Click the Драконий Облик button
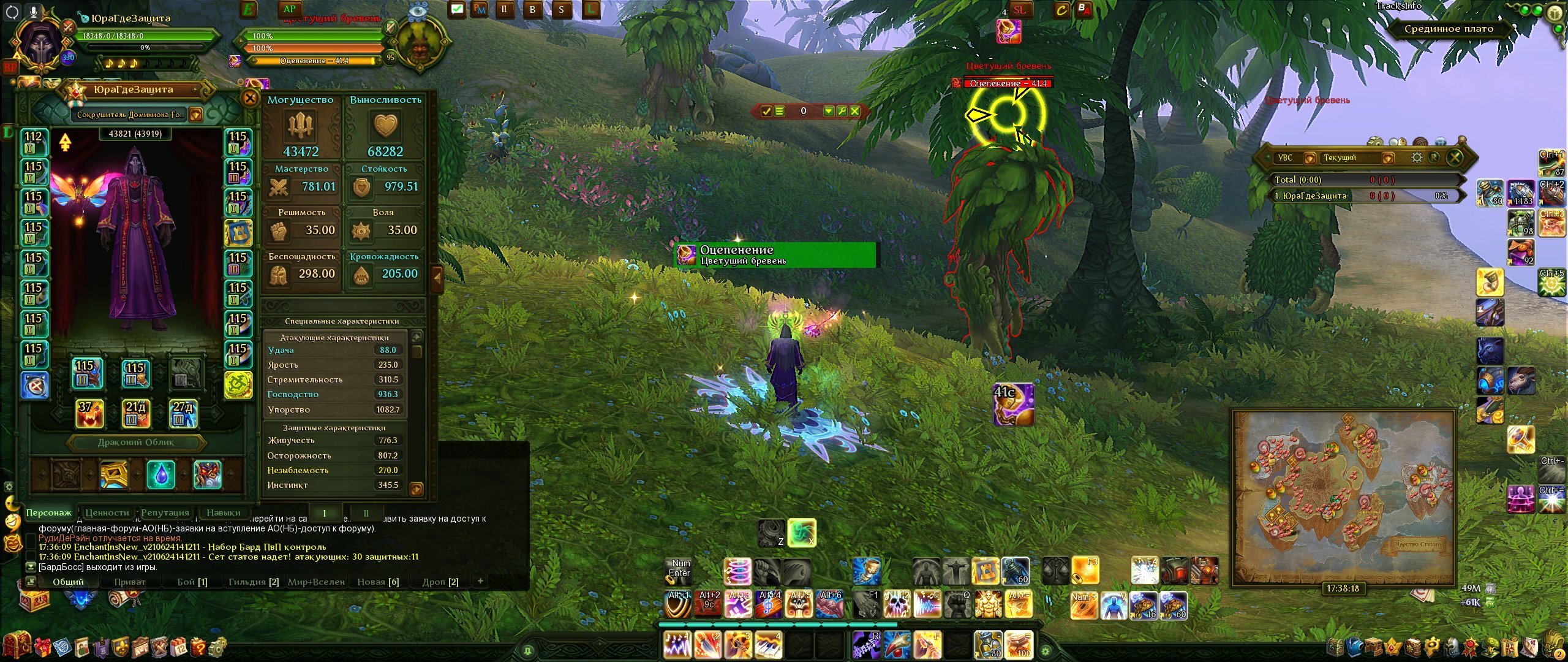1568x662 pixels. point(136,443)
